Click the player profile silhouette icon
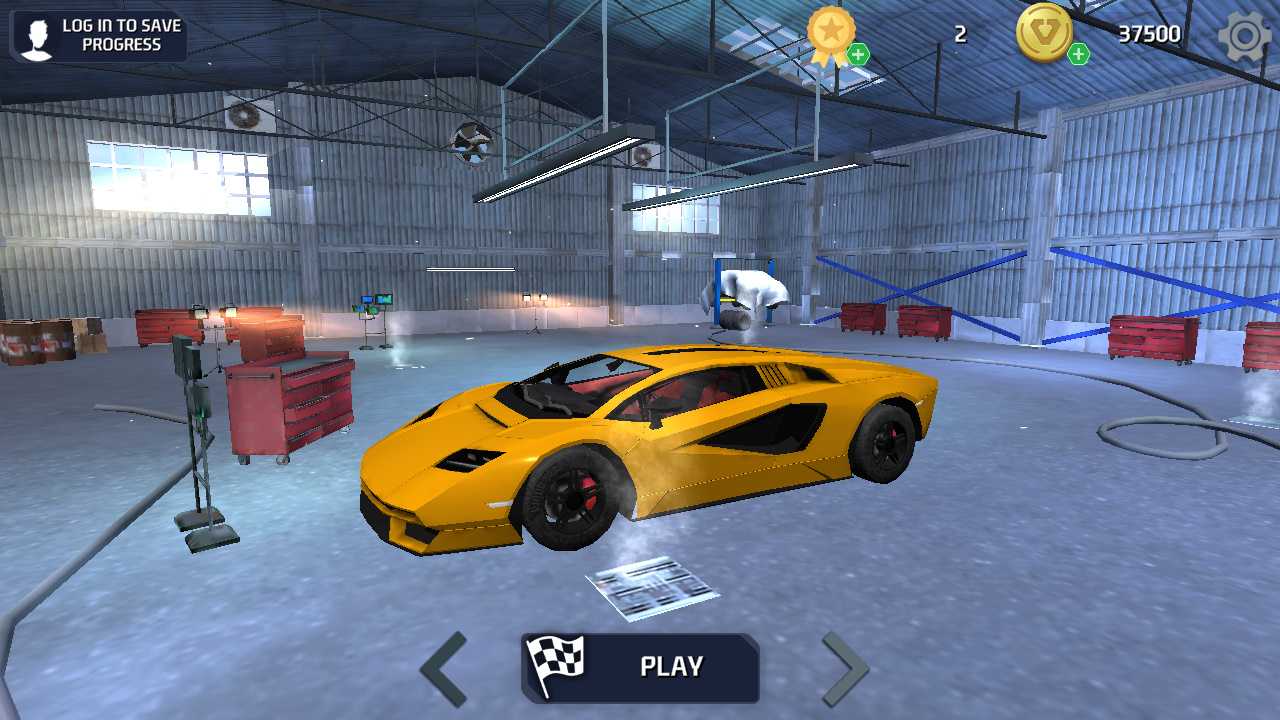The image size is (1280, 720). (x=37, y=36)
